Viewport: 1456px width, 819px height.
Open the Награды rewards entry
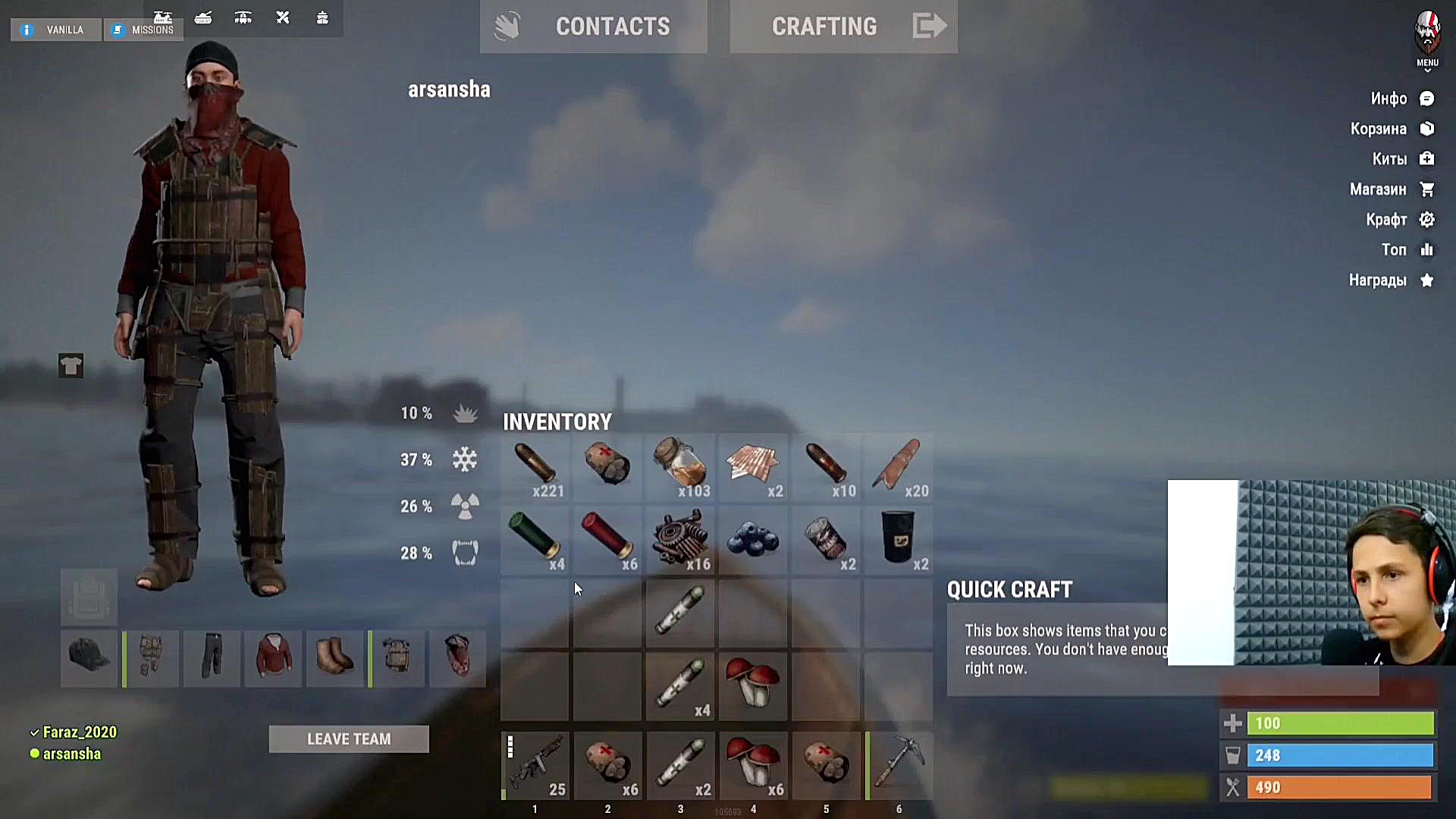pos(1391,281)
